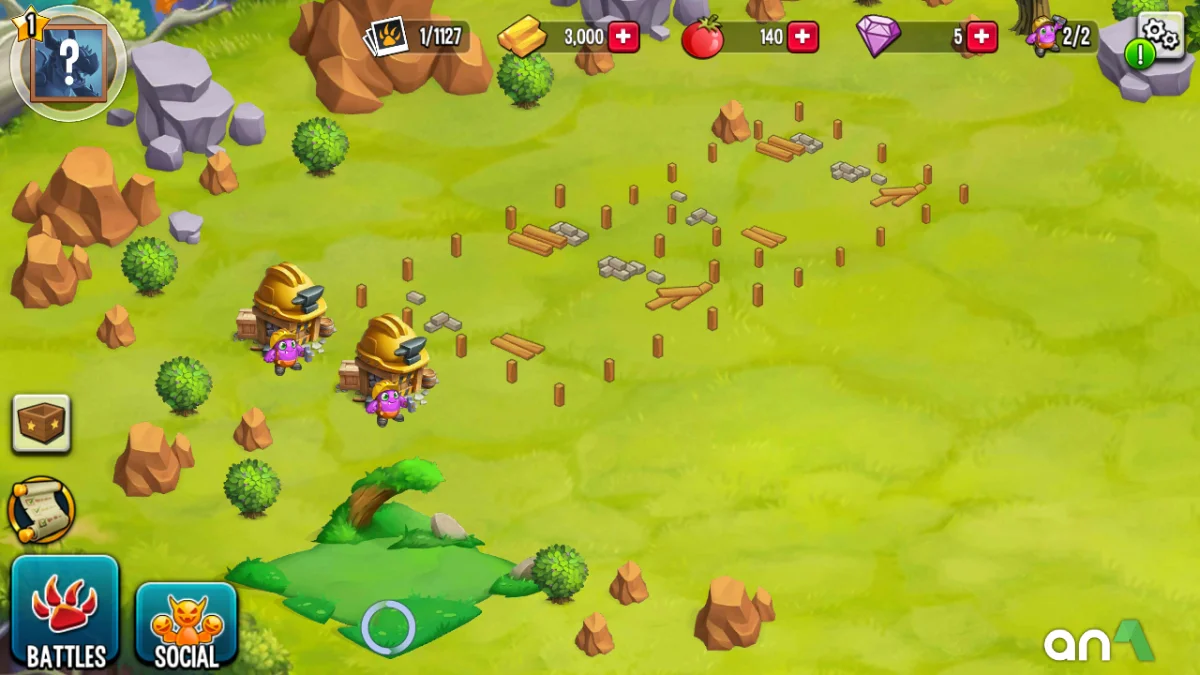Open the monster collection cards counter
This screenshot has height=675, width=1200.
415,38
